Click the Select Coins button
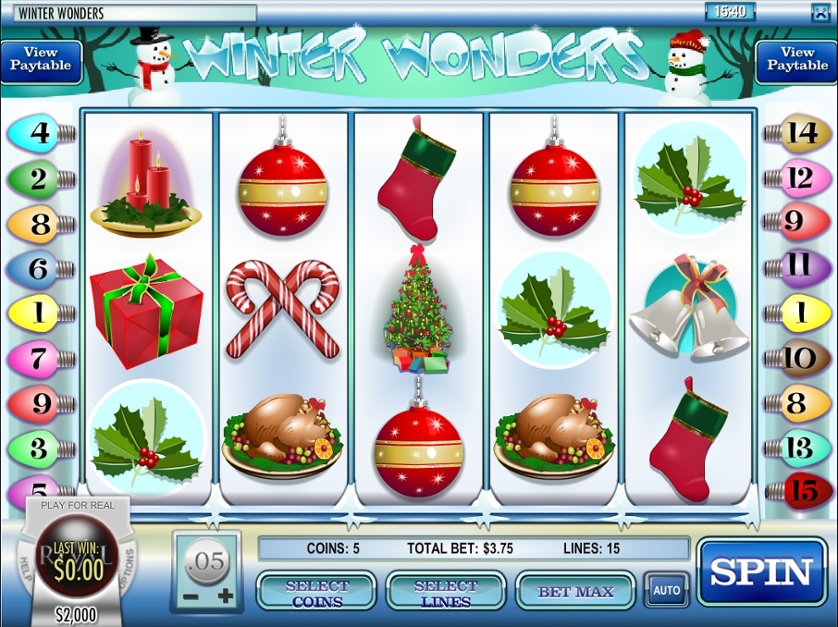The height and width of the screenshot is (627, 838). pyautogui.click(x=317, y=592)
